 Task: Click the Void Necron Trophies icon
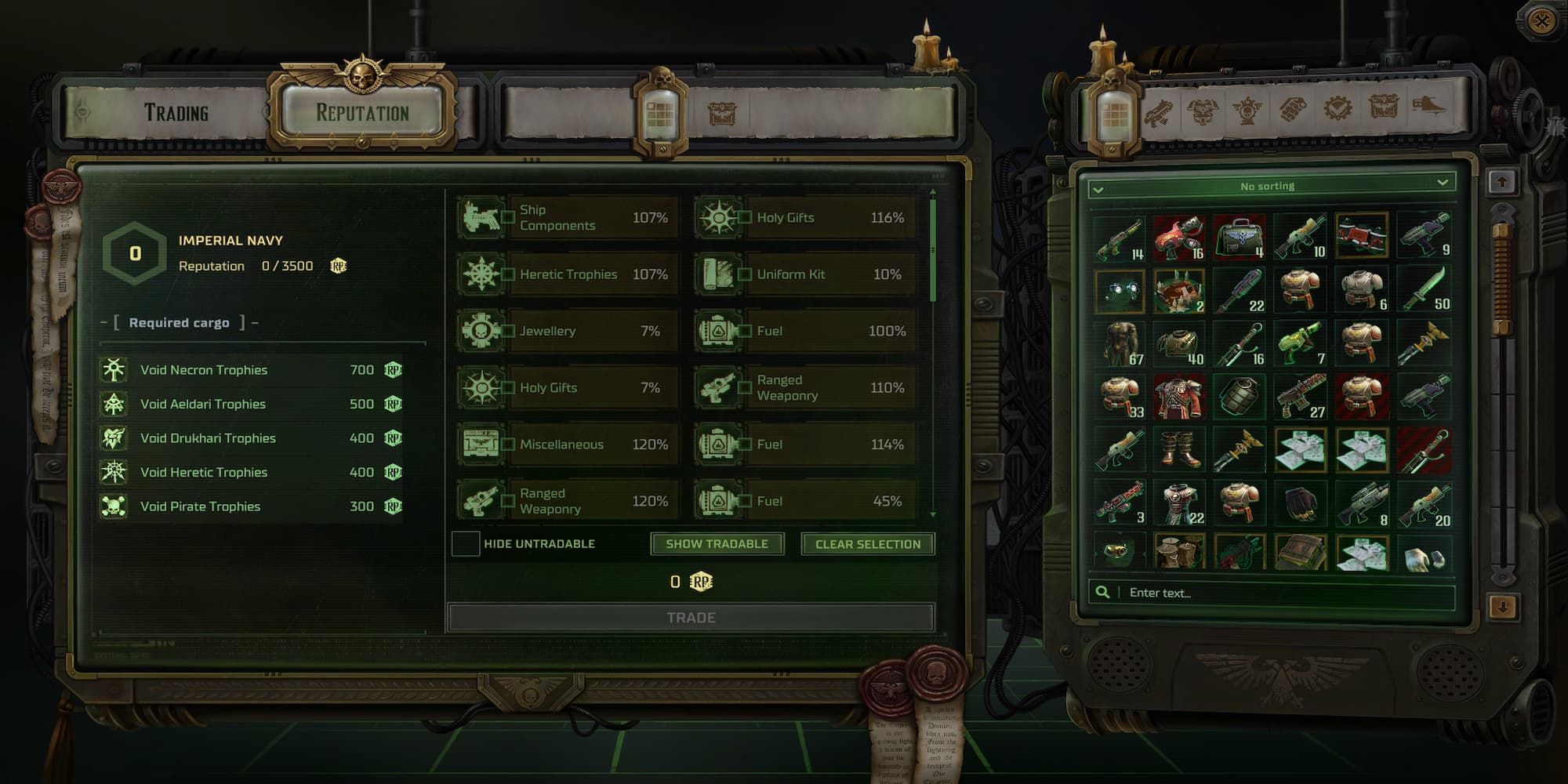click(114, 369)
